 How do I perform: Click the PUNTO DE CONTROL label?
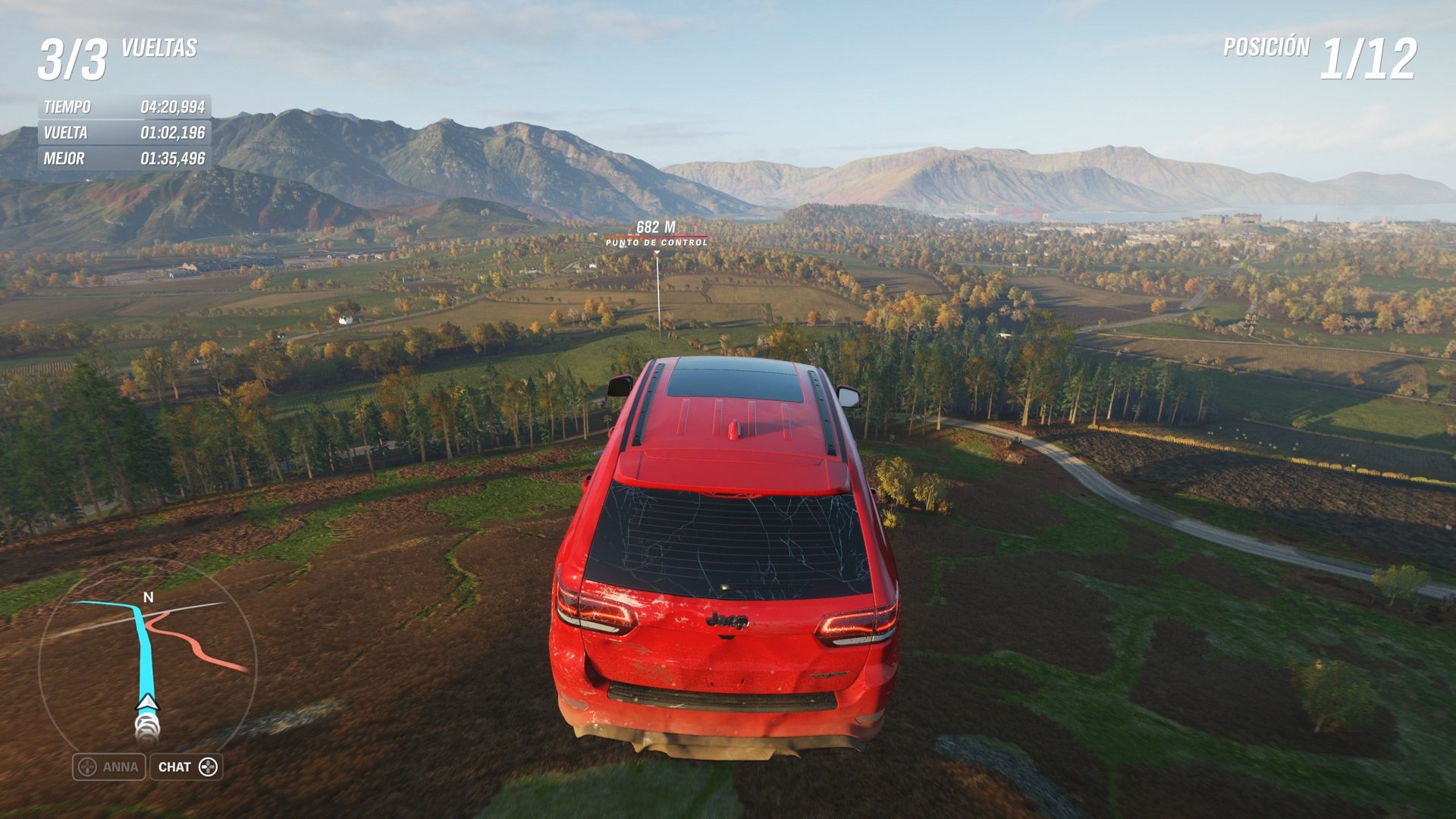point(656,243)
